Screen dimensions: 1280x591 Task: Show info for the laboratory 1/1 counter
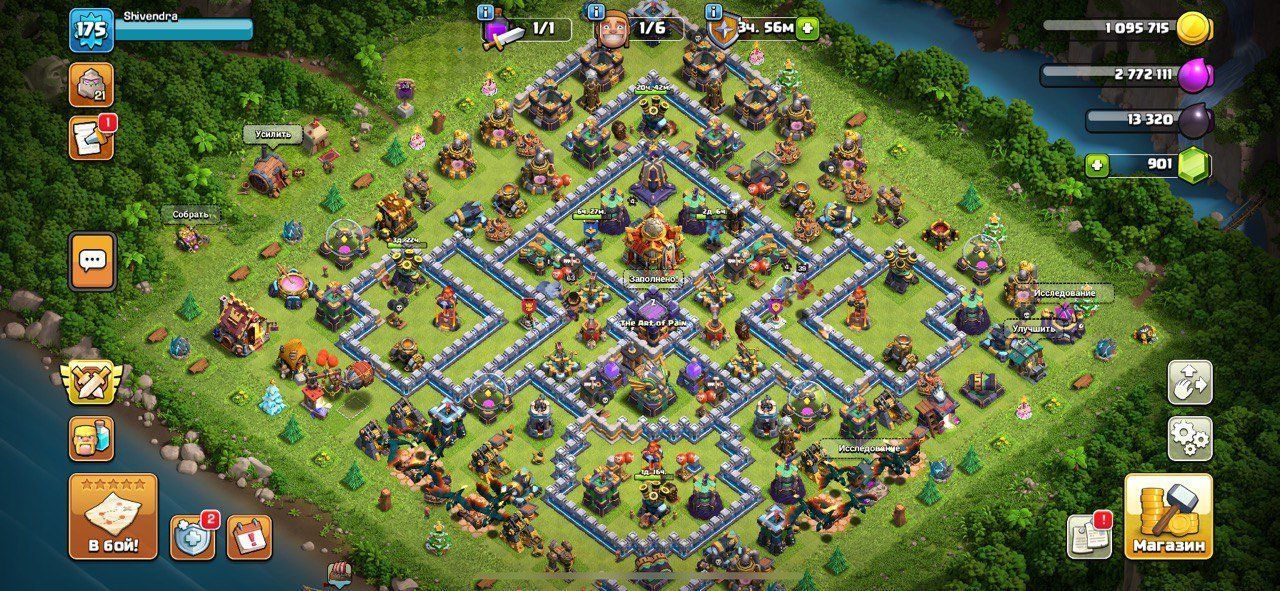tap(486, 13)
